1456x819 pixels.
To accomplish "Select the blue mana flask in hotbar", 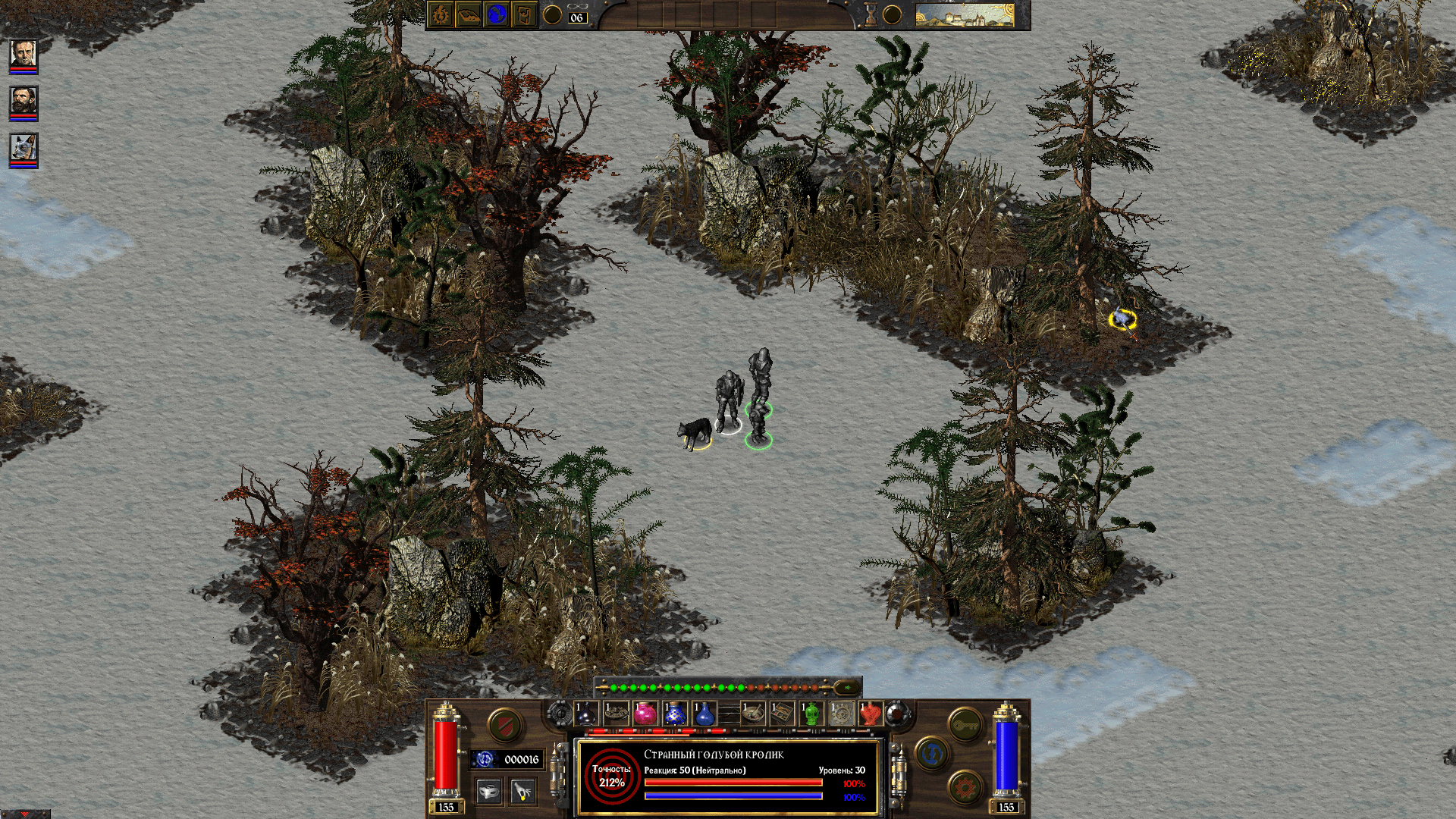I will coord(705,714).
